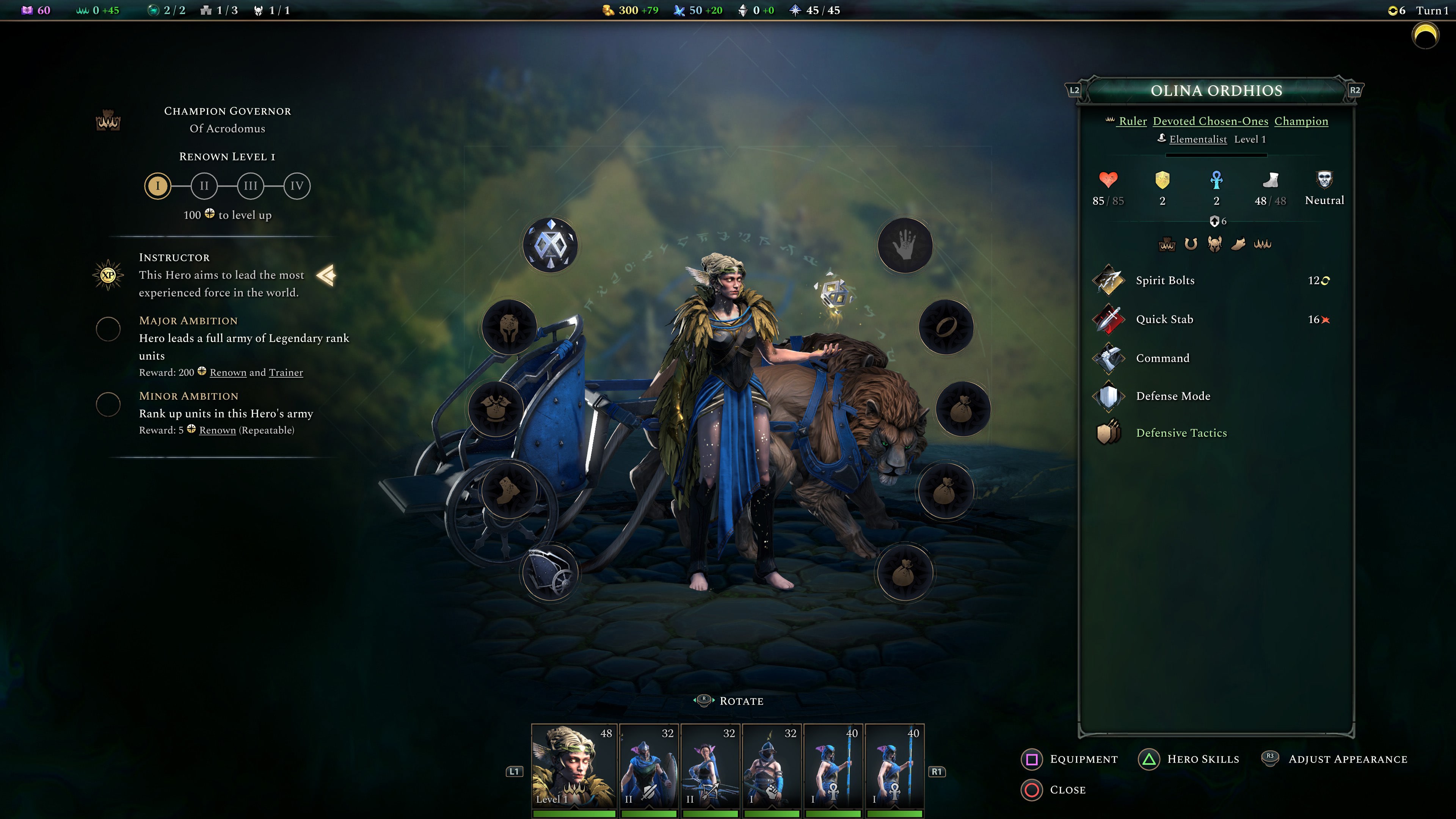The width and height of the screenshot is (1456, 819).
Task: Check the Minor Ambition circle
Action: 108,404
